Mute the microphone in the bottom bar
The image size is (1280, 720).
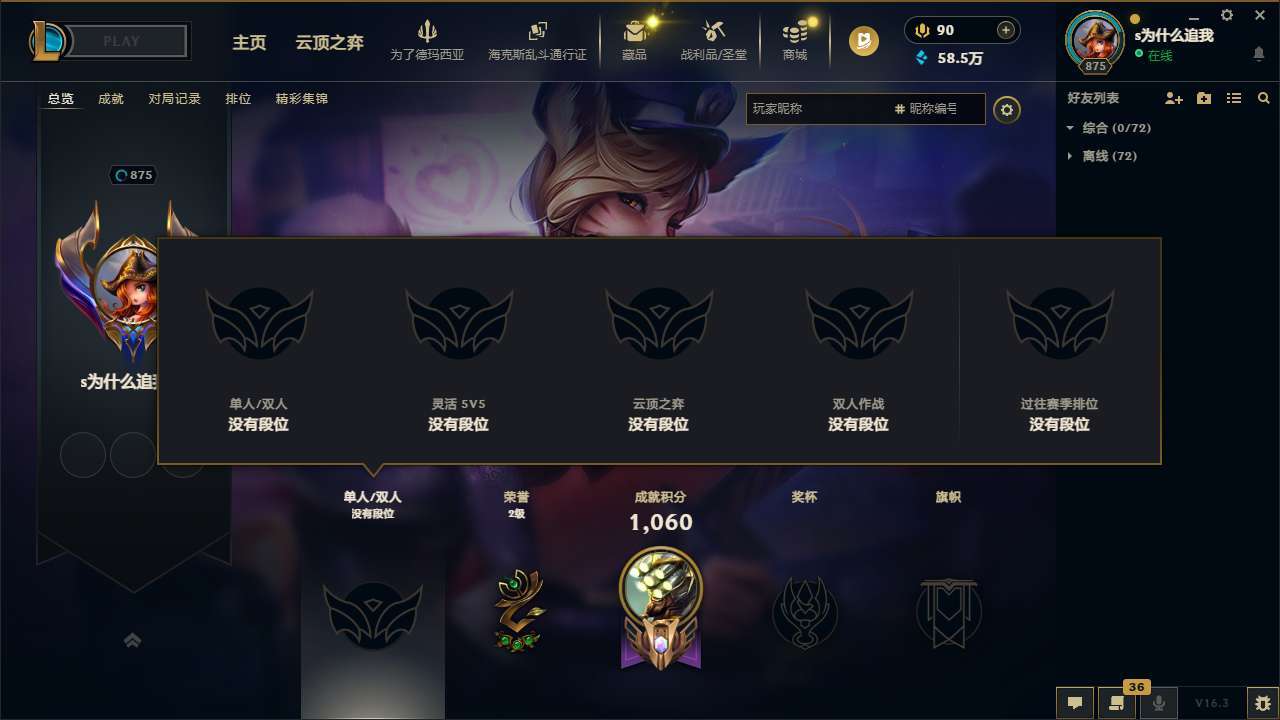click(x=1158, y=703)
